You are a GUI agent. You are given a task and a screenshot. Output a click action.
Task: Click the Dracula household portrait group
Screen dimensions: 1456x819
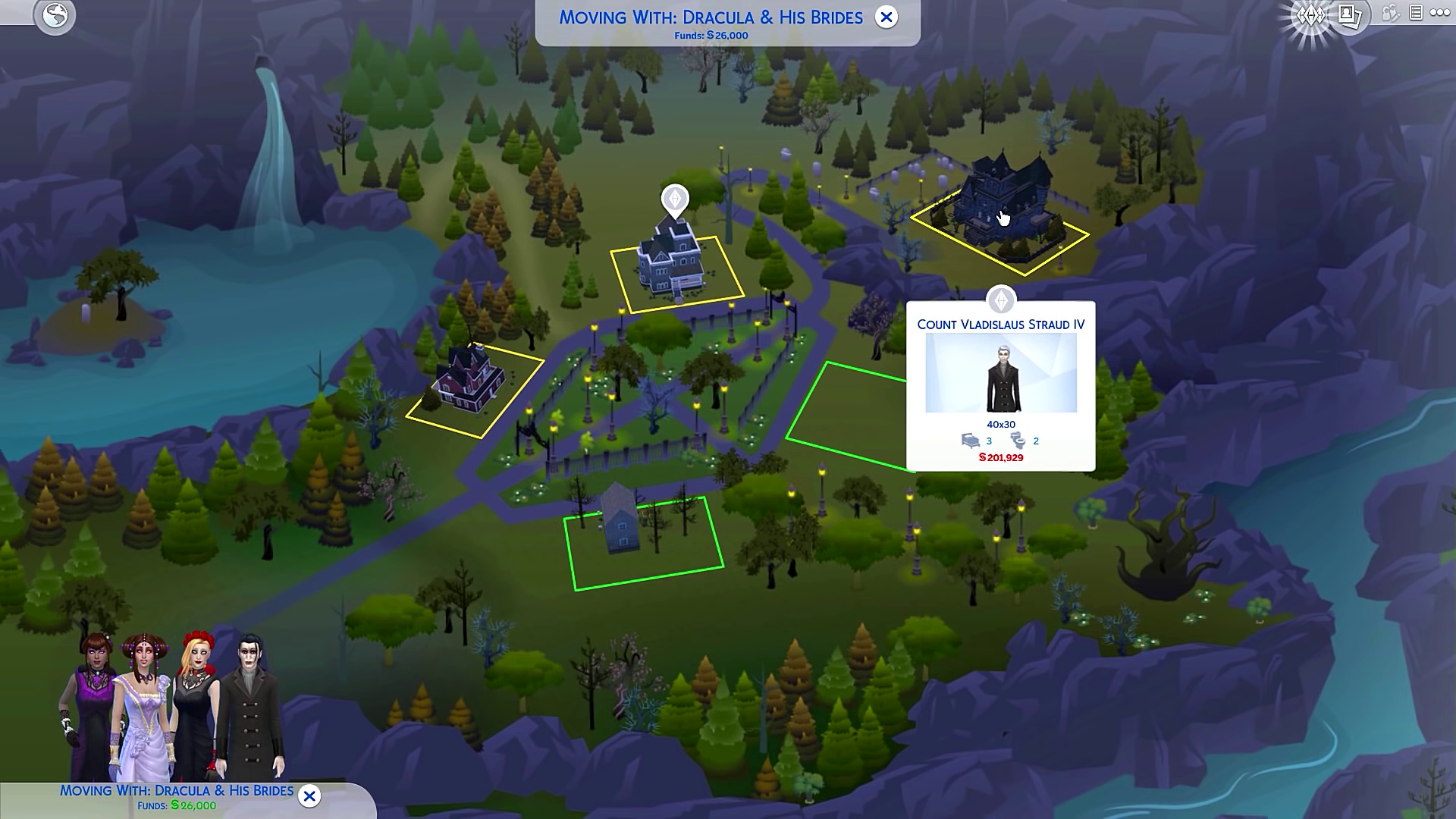174,705
